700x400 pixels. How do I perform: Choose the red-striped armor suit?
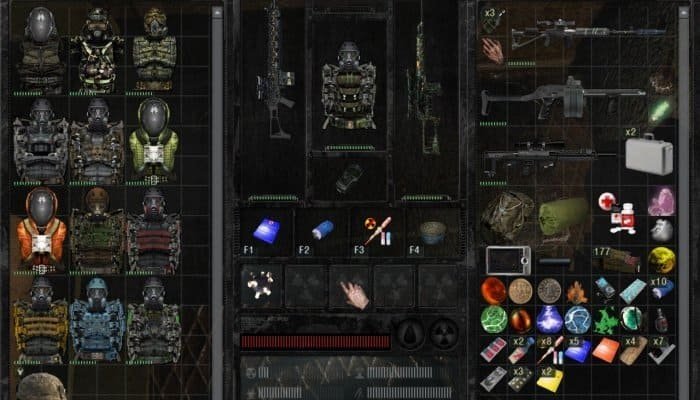pyautogui.click(x=154, y=230)
